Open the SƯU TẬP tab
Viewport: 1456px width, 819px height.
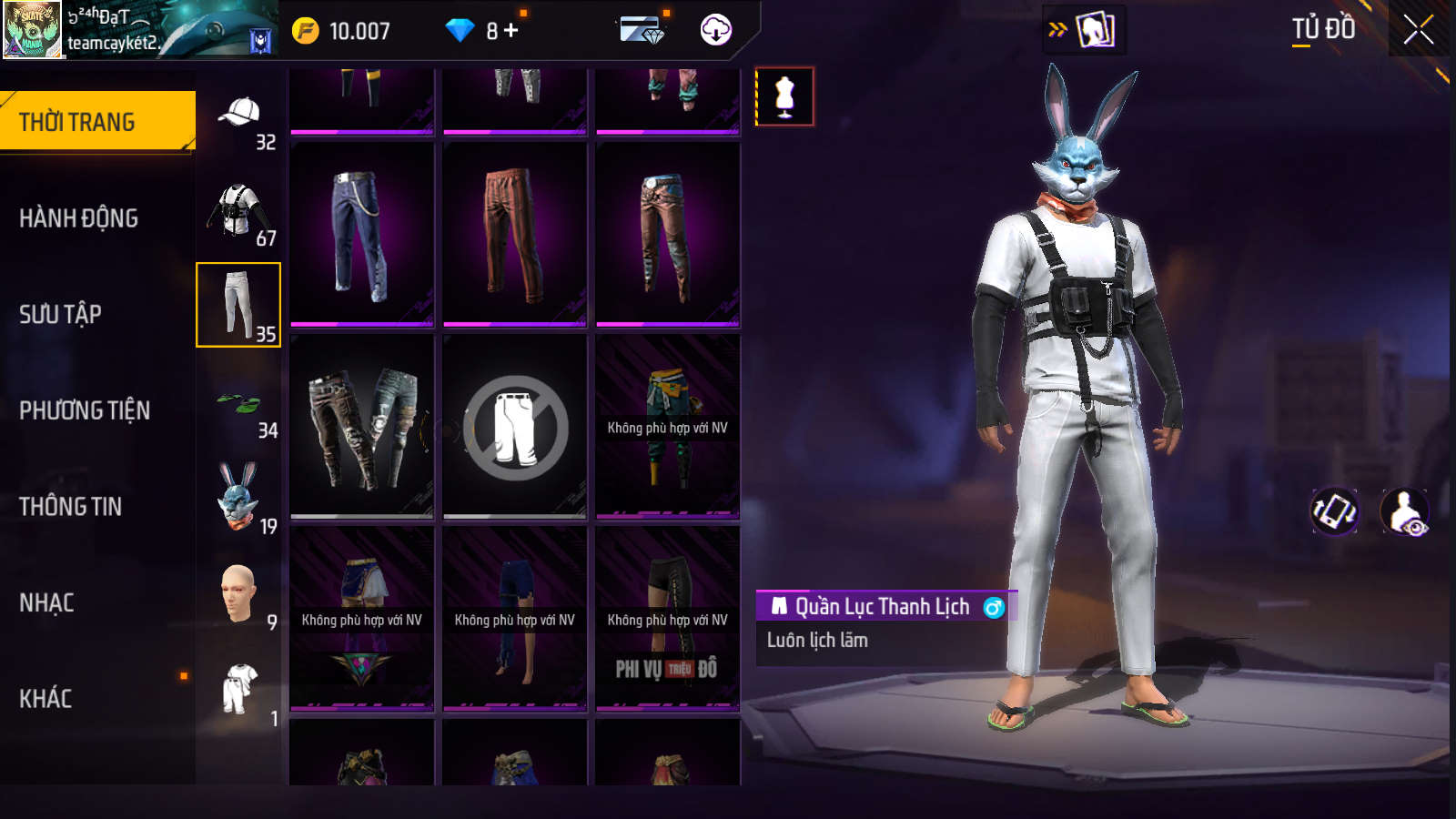point(61,314)
